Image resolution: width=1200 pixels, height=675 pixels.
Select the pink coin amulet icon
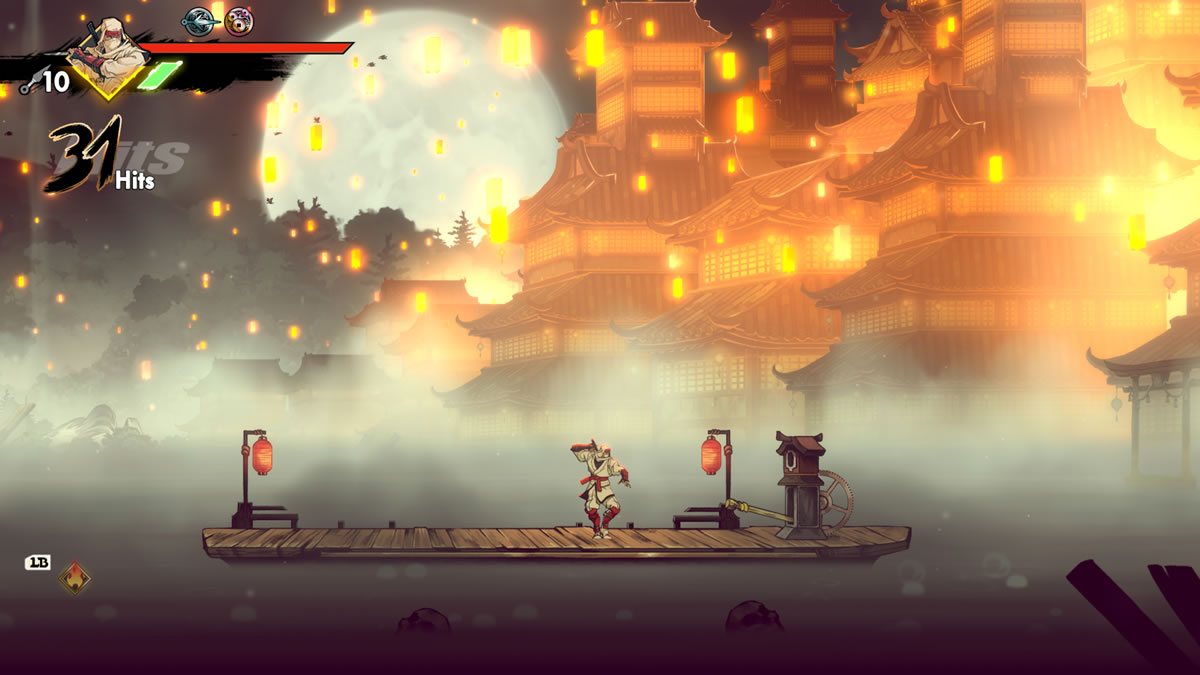tap(239, 21)
